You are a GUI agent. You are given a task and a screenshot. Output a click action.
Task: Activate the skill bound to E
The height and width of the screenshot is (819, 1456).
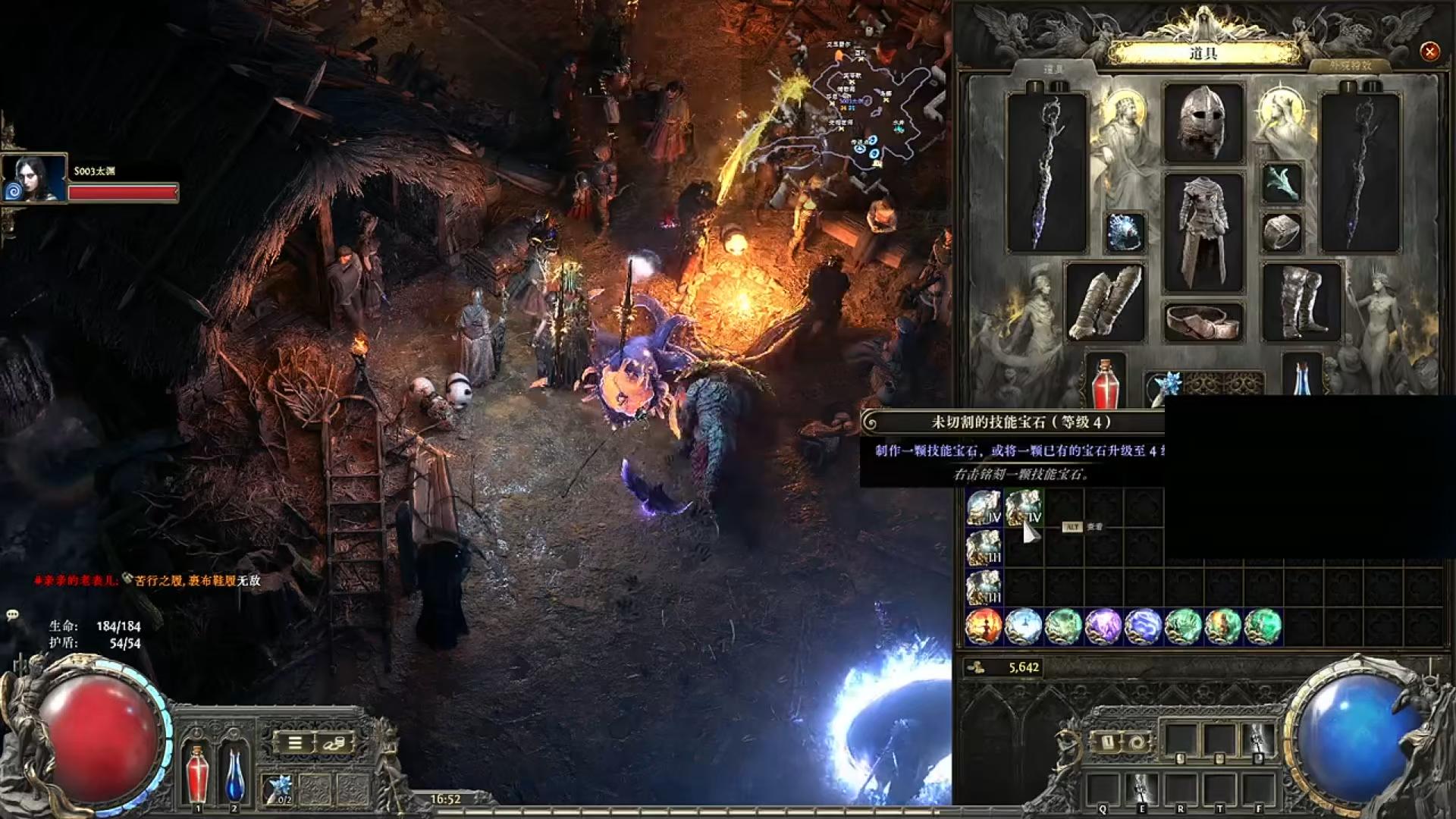point(1141,789)
